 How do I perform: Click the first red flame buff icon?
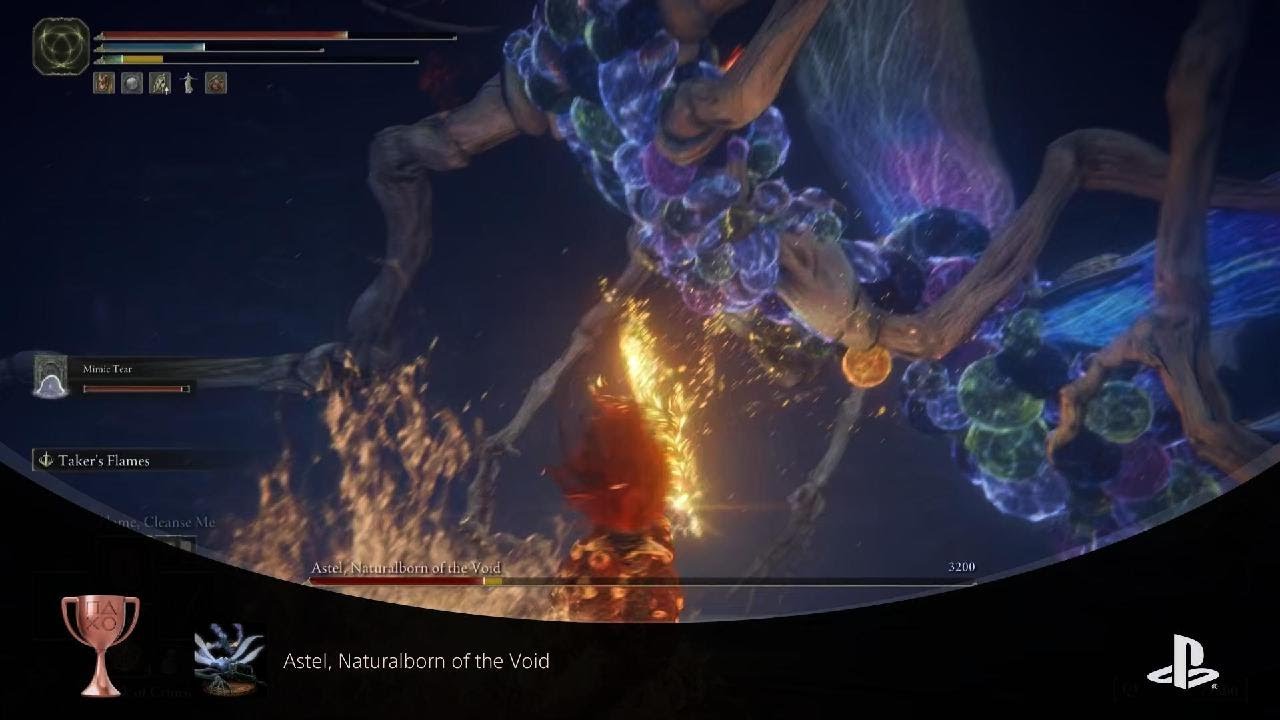[x=104, y=83]
